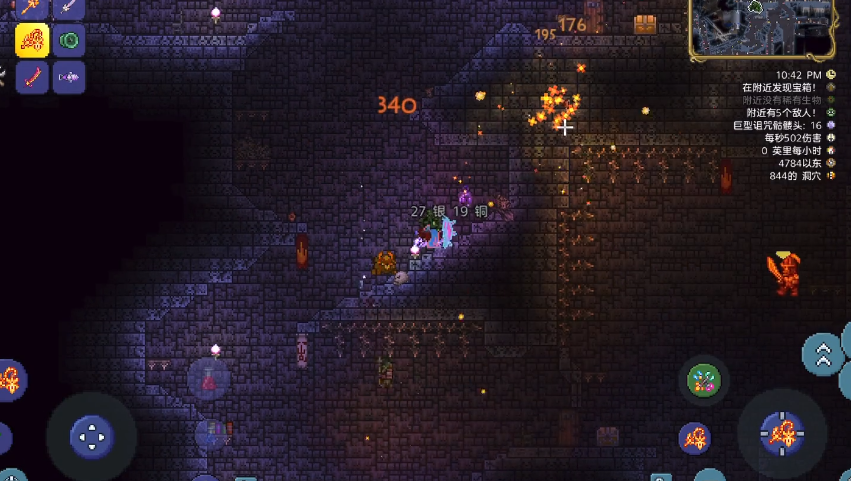Open the green smart cursor tools button
Viewport: 851px width, 481px height.
pos(704,379)
